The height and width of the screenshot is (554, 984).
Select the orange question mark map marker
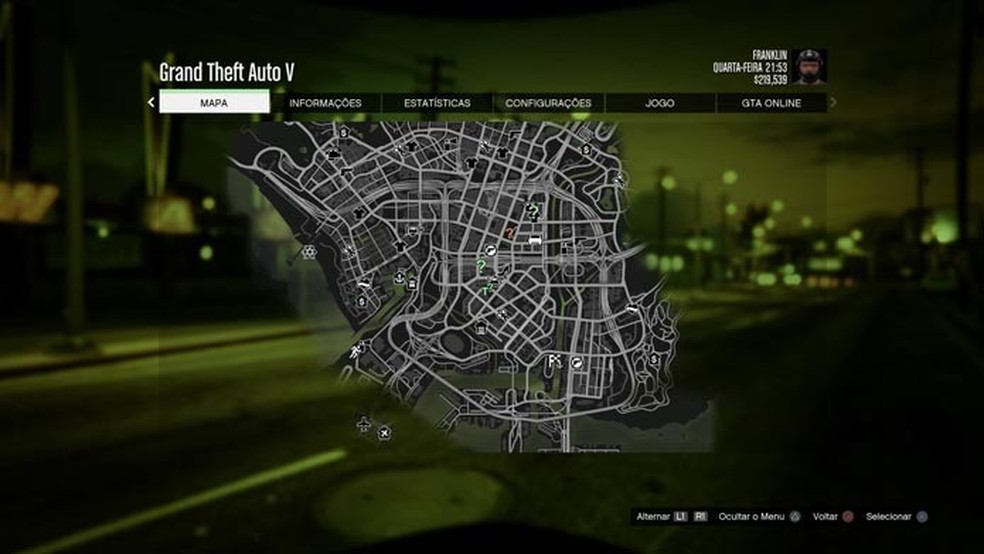[x=511, y=231]
